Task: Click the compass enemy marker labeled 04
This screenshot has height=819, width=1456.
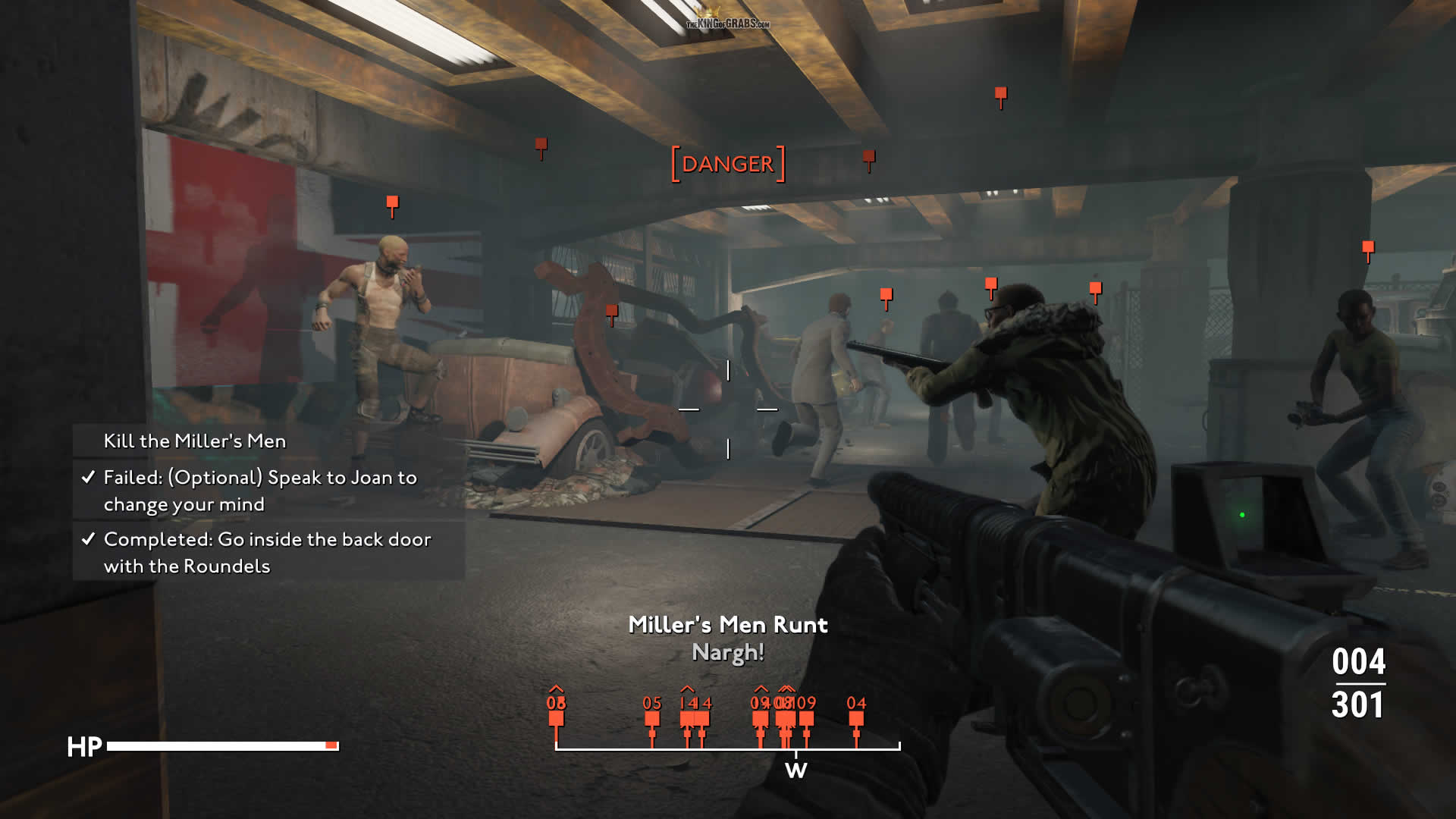Action: coord(856,717)
